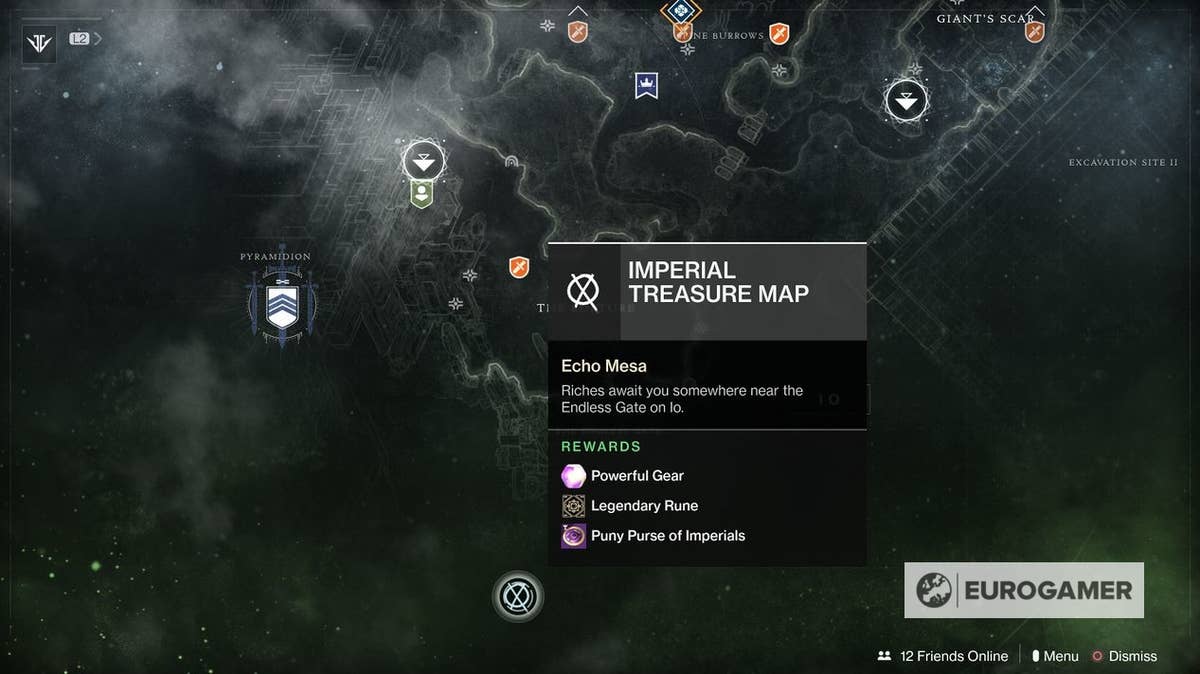Open the 12 Friends Online roster
The width and height of the screenshot is (1200, 674).
pyautogui.click(x=943, y=656)
